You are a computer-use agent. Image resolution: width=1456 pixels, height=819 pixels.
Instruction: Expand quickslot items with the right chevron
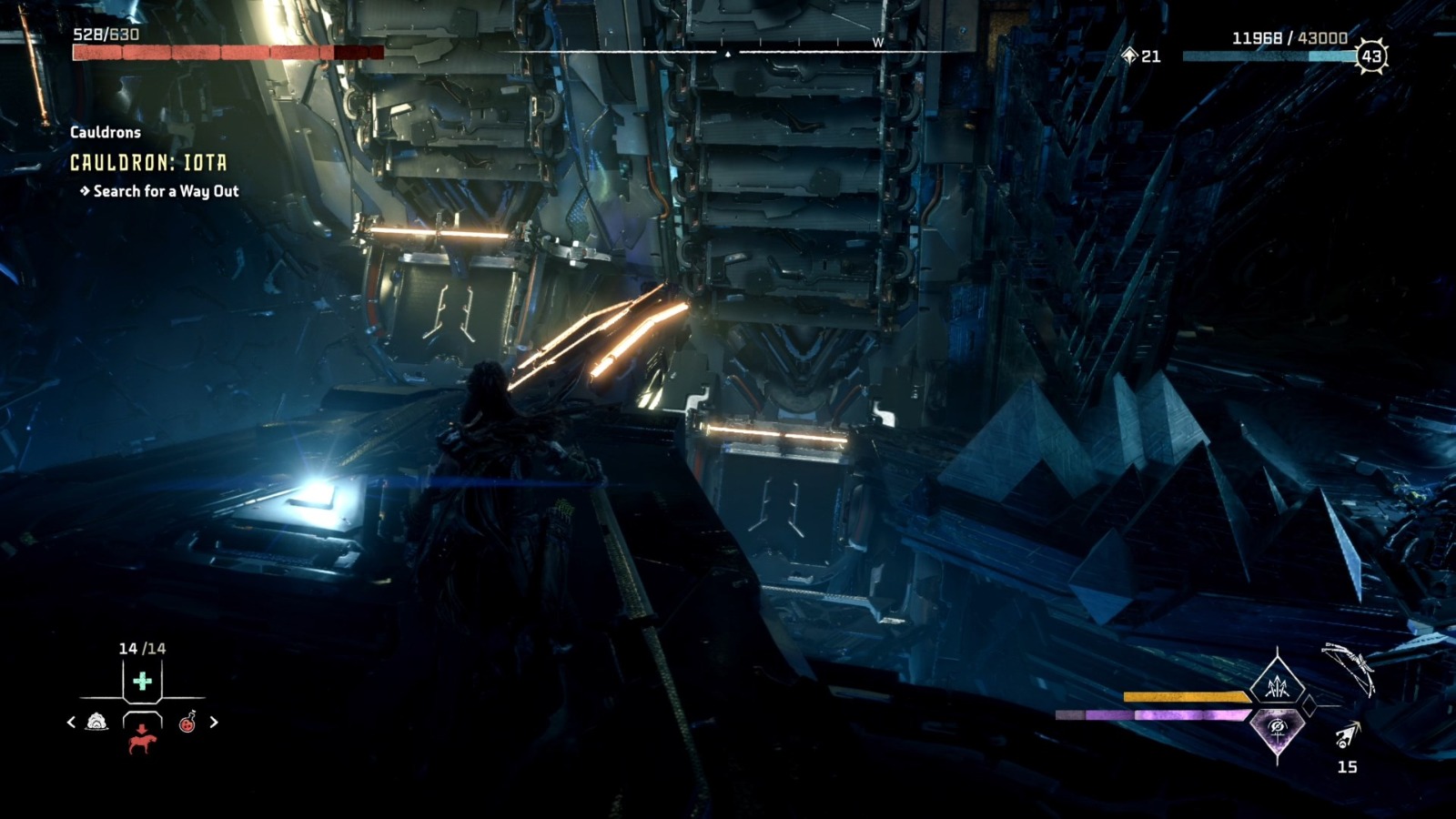point(214,722)
